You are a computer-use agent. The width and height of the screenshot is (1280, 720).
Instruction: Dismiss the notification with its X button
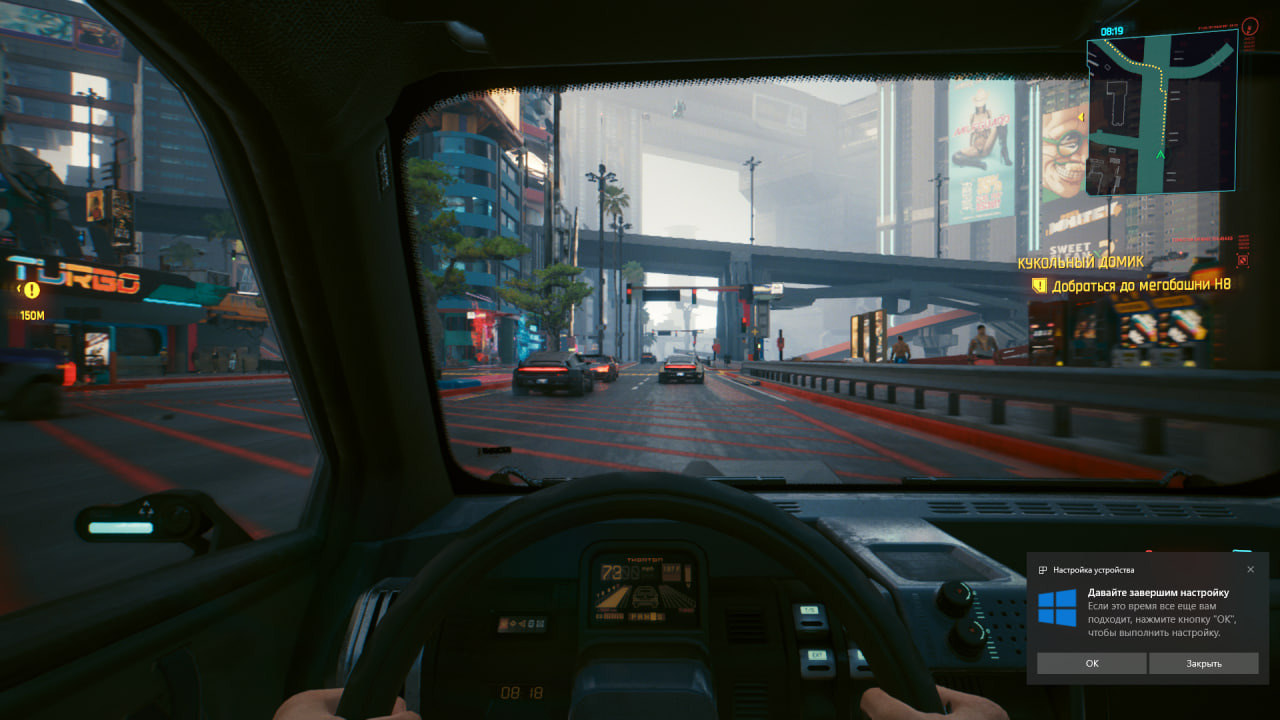coord(1250,569)
